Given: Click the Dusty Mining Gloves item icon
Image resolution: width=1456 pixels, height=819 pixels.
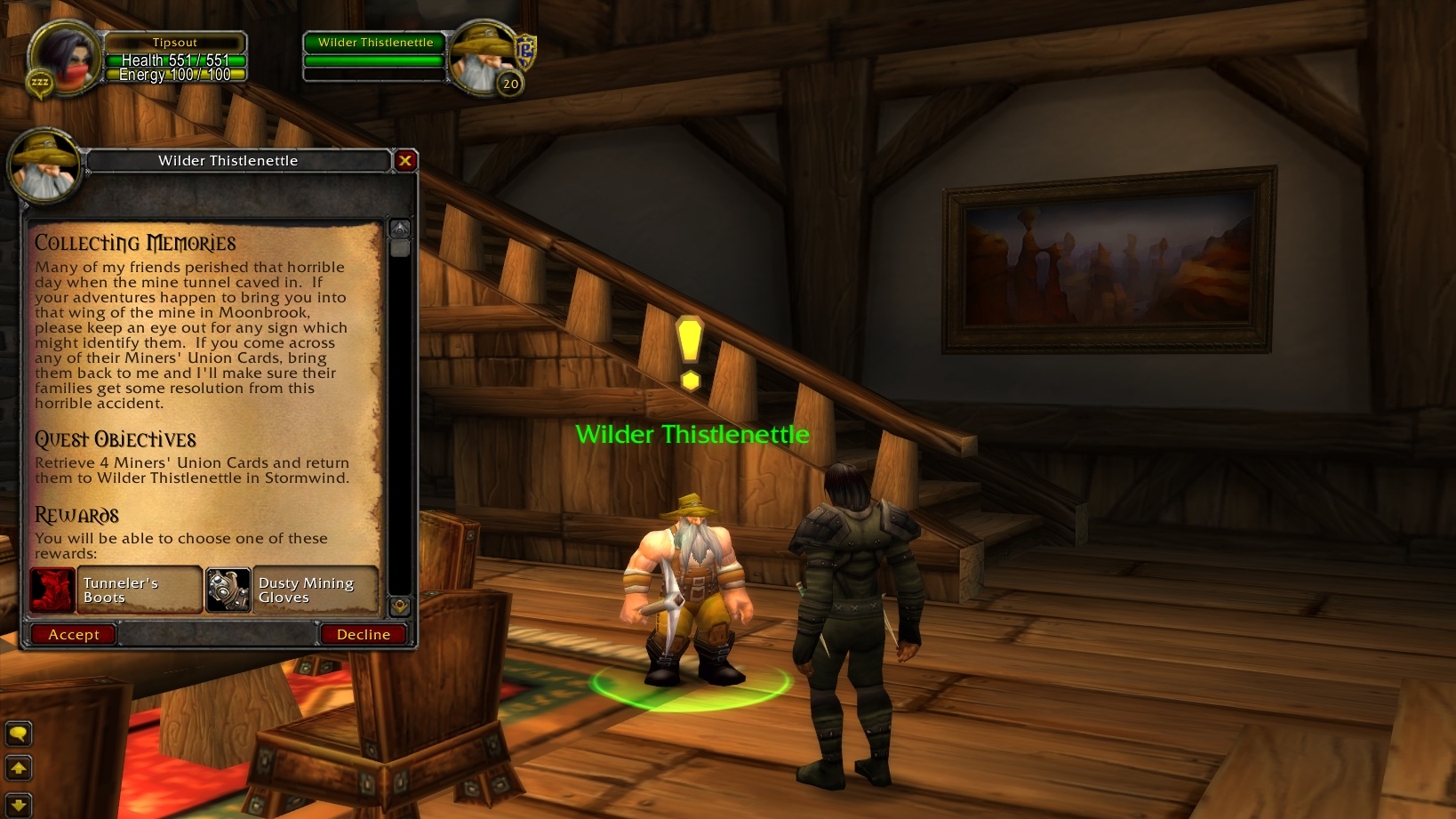Looking at the screenshot, I should point(227,590).
